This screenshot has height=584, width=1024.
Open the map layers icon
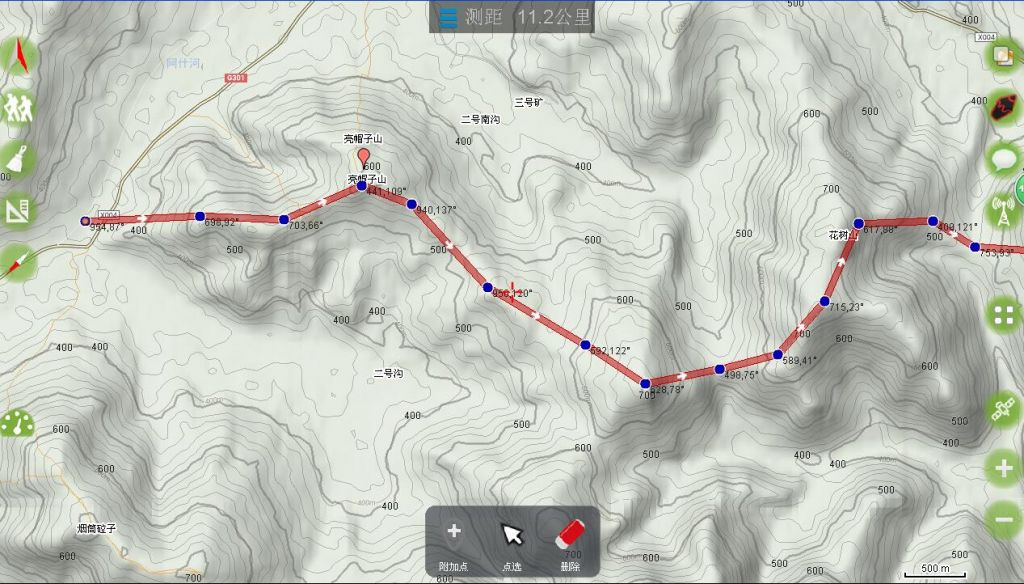click(x=1002, y=56)
